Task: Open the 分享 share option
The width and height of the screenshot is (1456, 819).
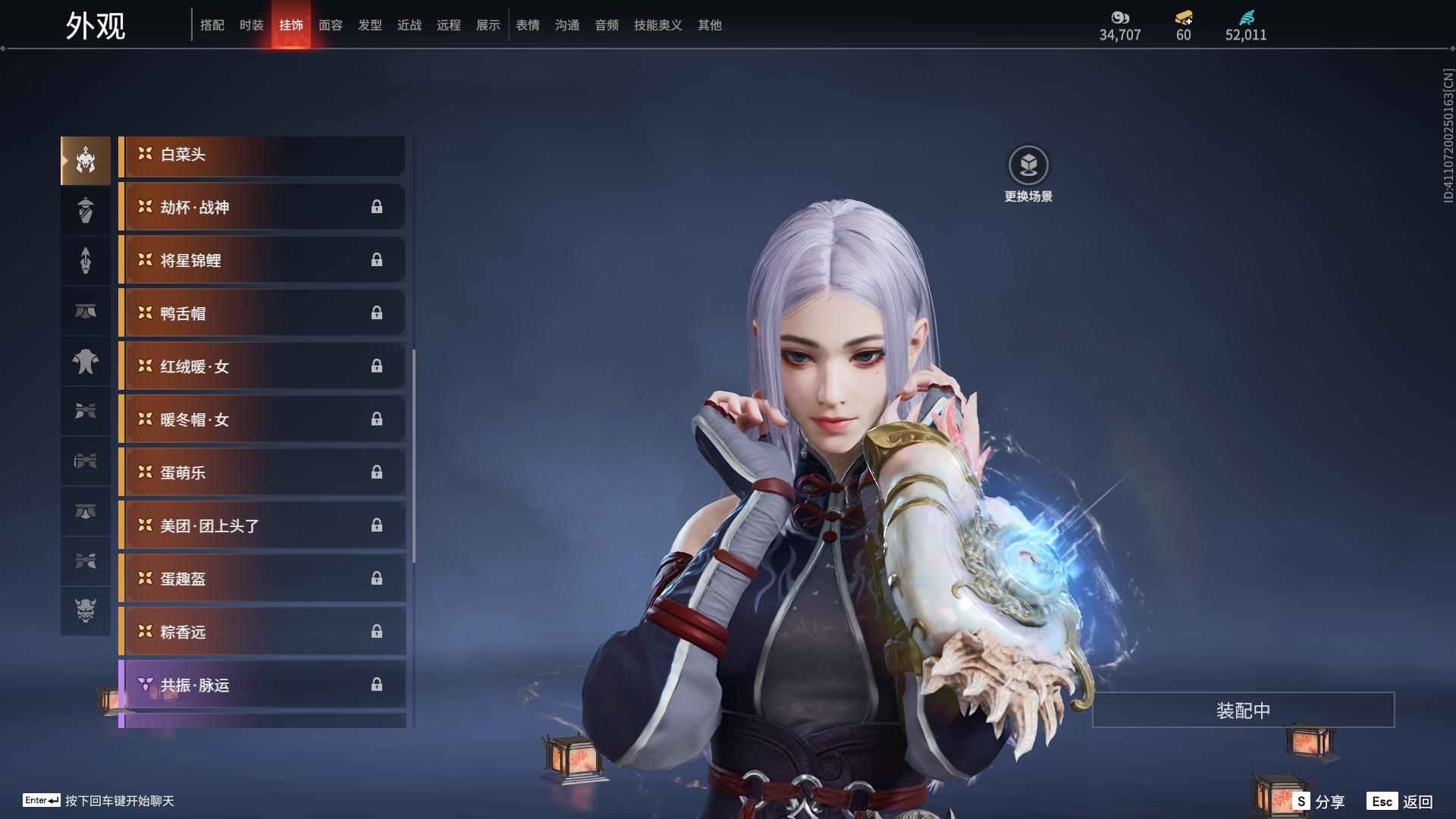Action: coord(1319,802)
